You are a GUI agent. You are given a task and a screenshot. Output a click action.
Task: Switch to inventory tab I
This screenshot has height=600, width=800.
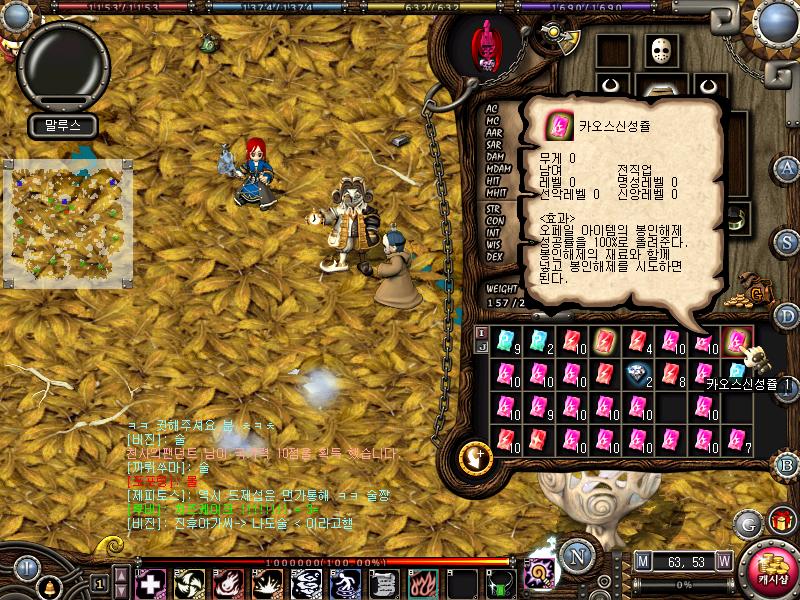481,332
